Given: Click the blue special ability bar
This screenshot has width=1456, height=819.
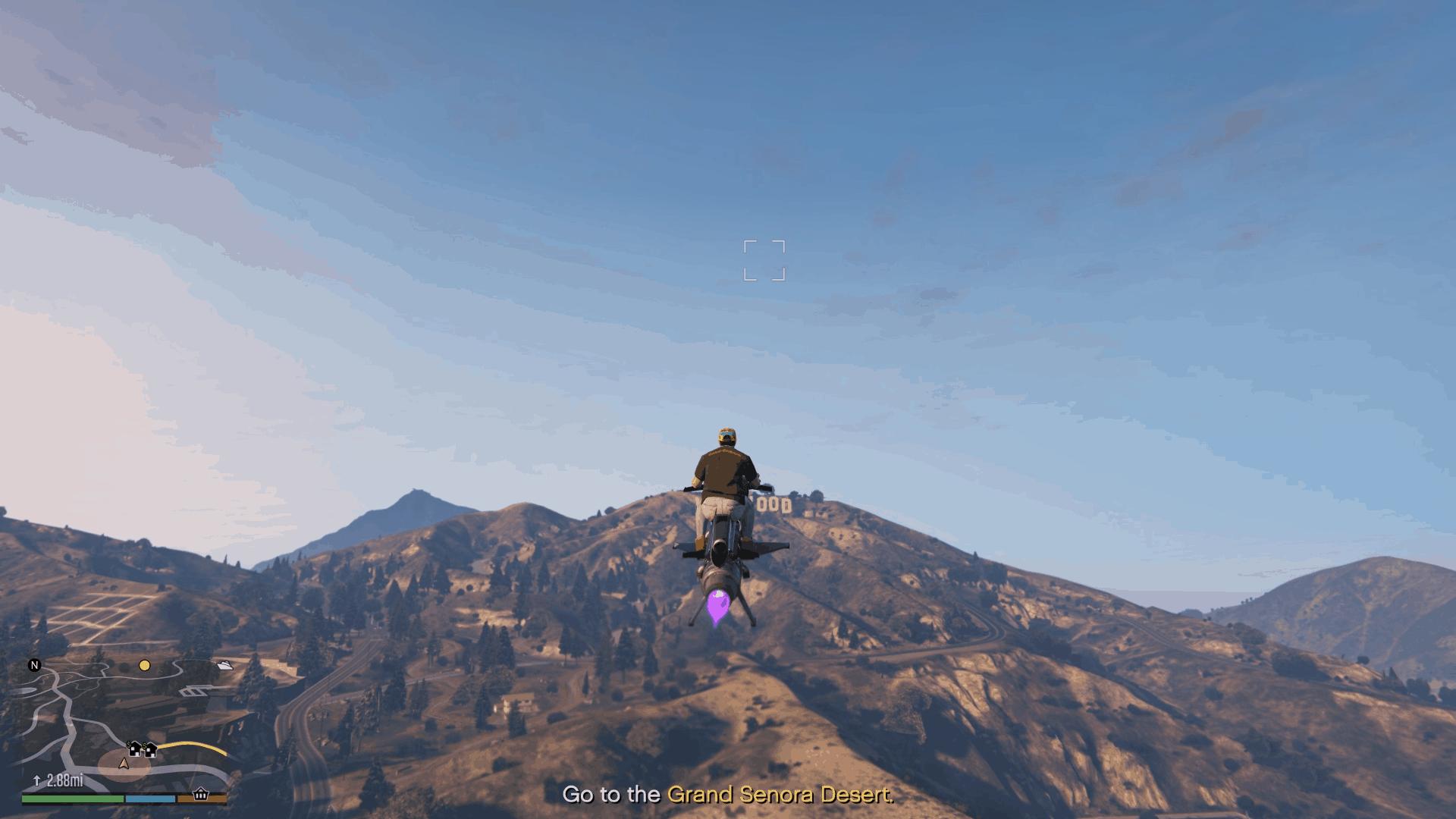Looking at the screenshot, I should coord(150,799).
